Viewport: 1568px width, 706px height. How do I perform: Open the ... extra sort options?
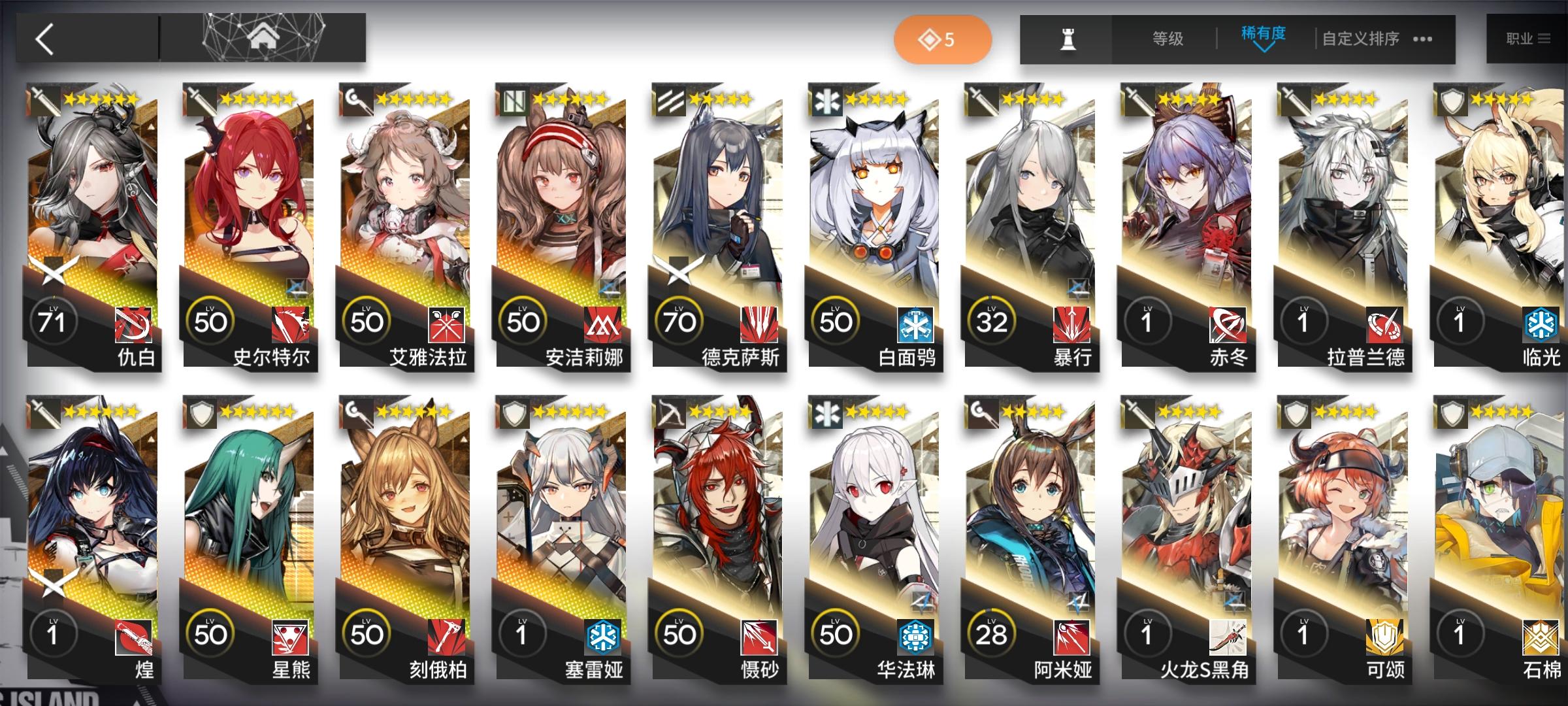pyautogui.click(x=1422, y=39)
